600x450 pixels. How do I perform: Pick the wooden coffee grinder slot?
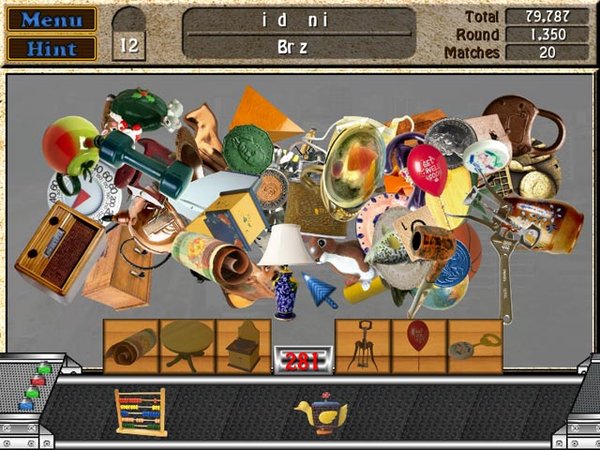243,346
